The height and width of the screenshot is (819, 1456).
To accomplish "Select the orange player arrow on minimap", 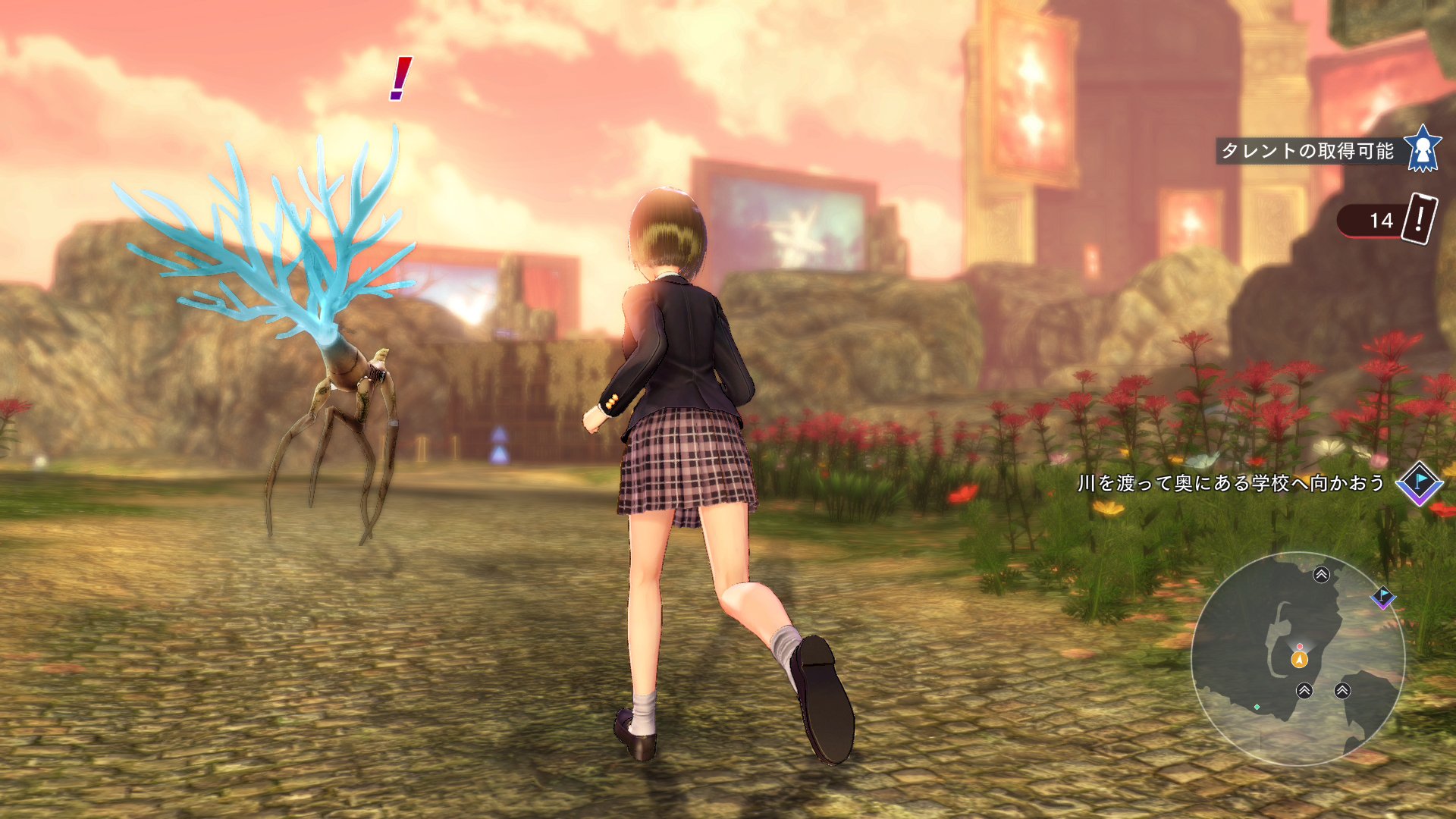I will click(1299, 659).
